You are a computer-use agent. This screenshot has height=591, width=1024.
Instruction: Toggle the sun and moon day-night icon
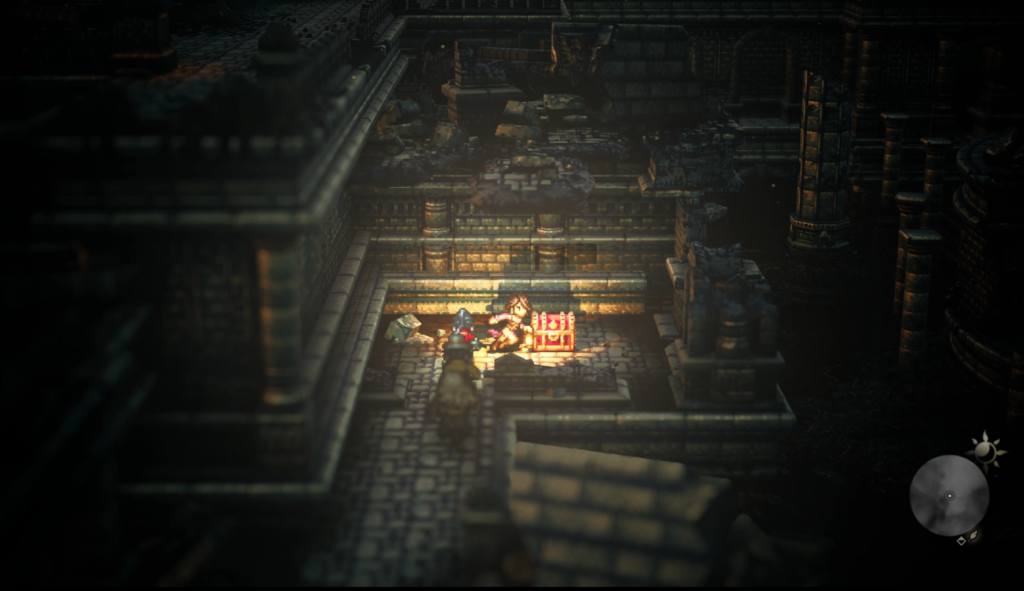click(986, 450)
